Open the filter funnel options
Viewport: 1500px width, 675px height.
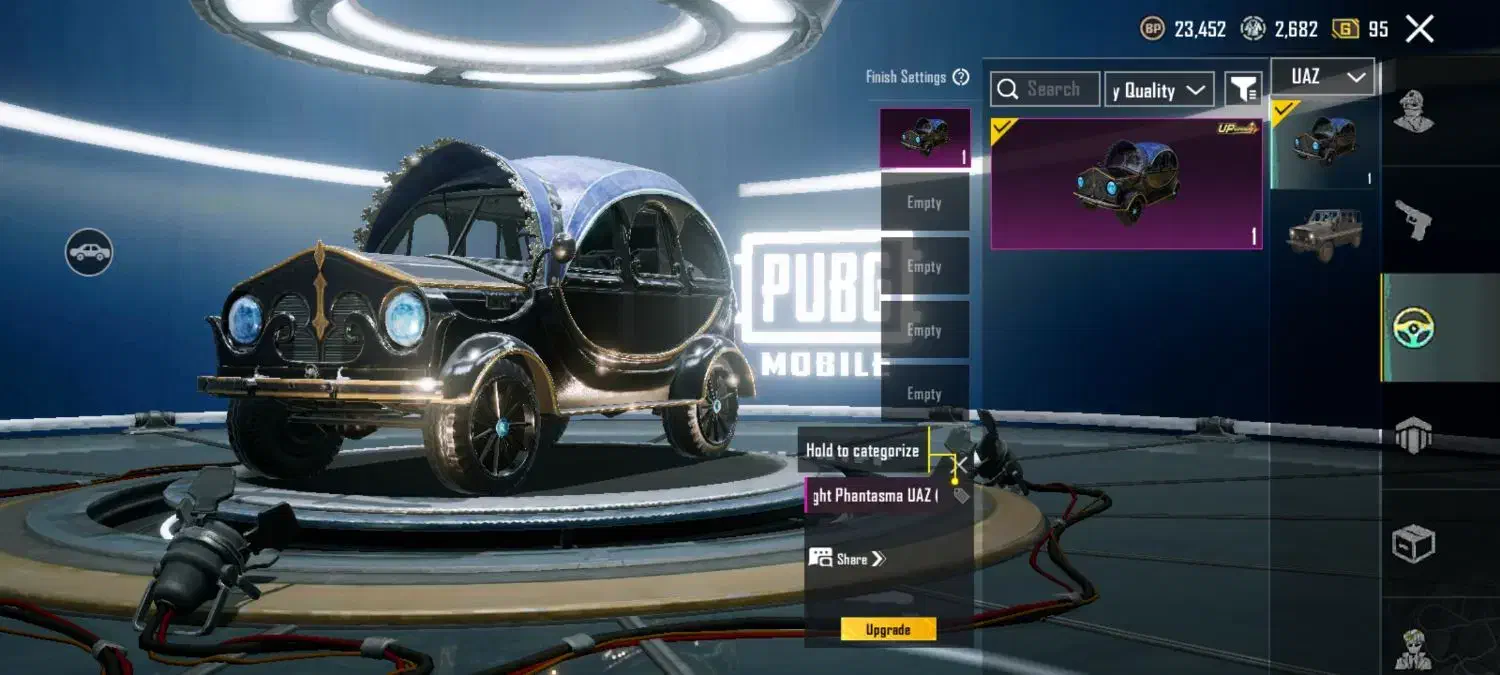(x=1243, y=90)
